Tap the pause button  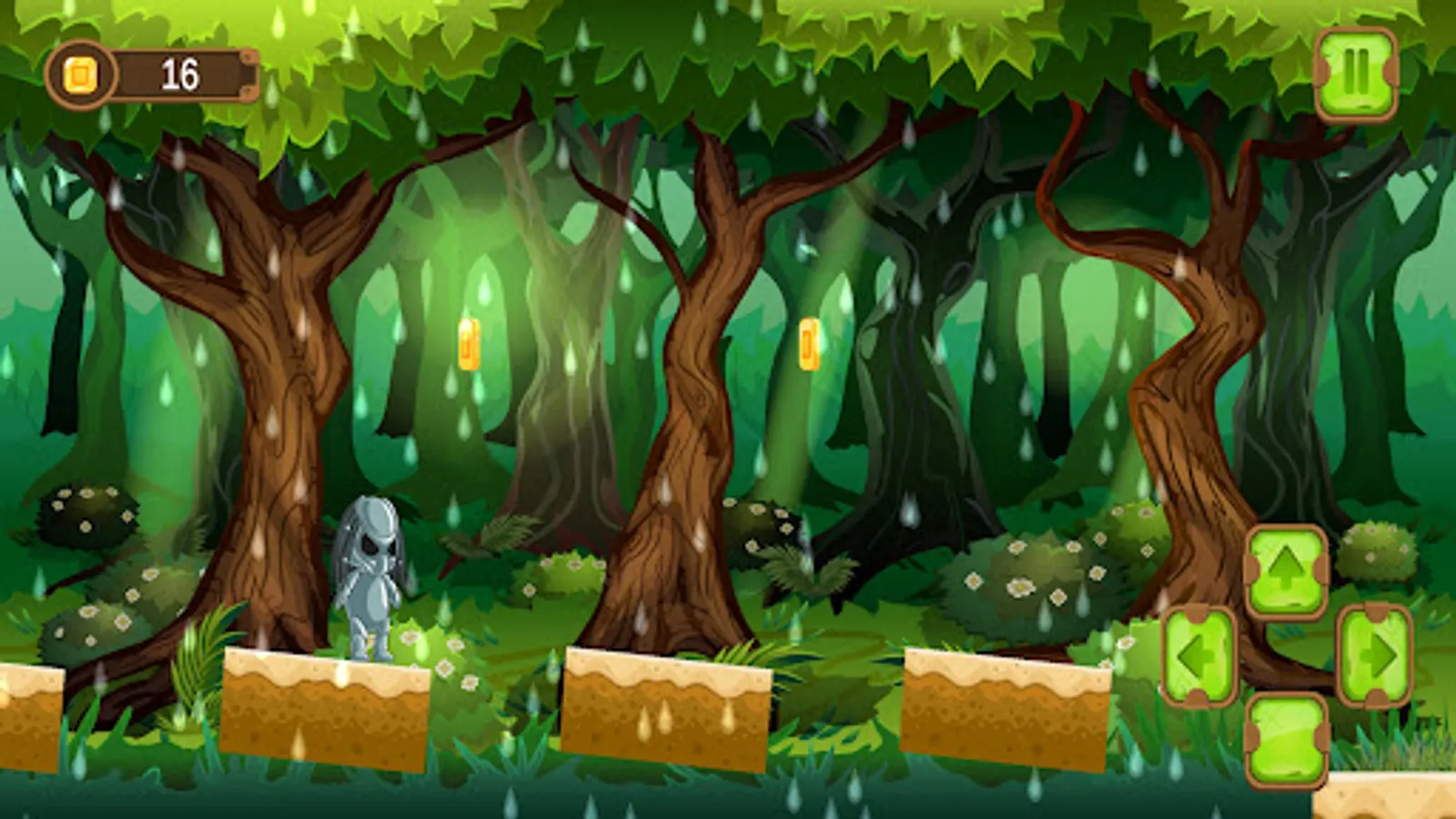(x=1357, y=73)
